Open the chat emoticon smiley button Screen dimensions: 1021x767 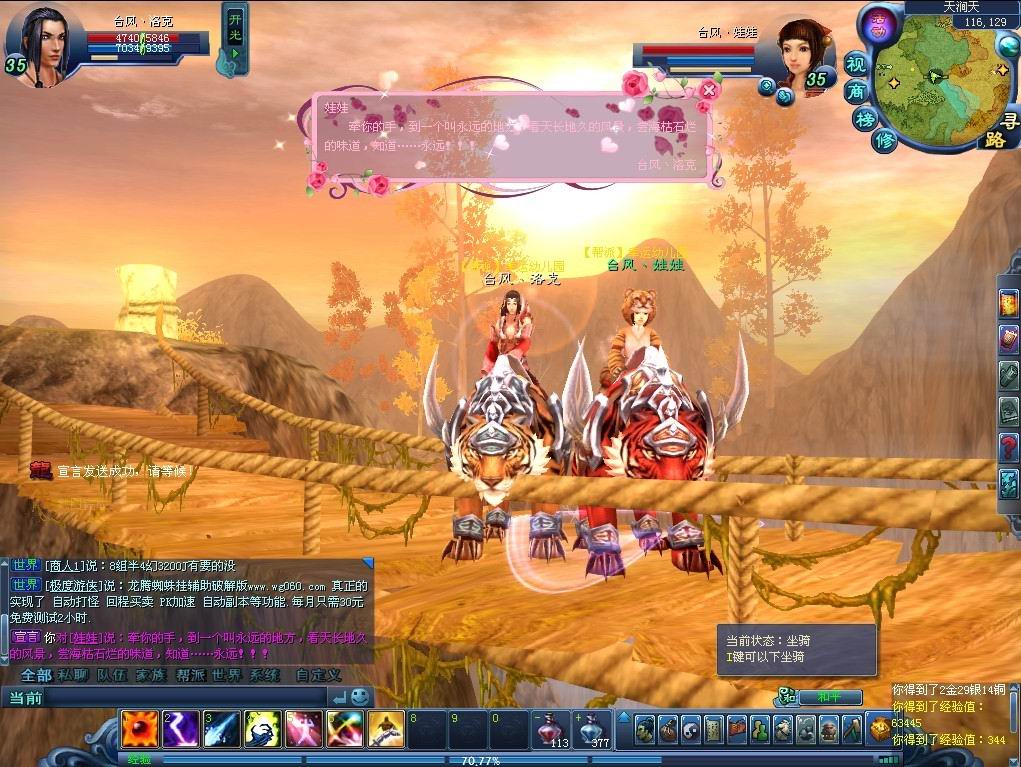tap(360, 697)
